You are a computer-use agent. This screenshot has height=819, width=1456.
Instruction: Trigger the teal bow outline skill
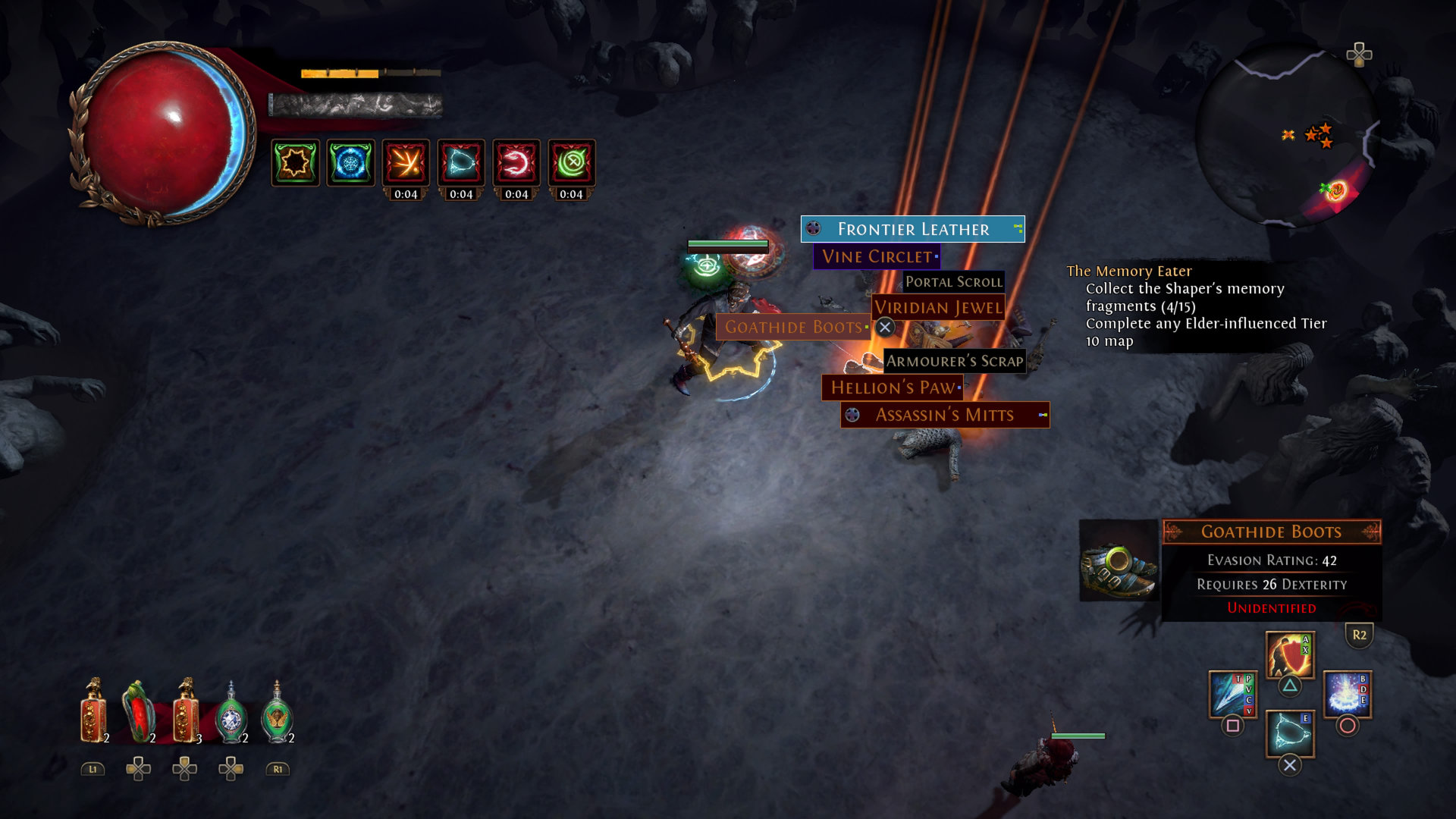click(1289, 733)
